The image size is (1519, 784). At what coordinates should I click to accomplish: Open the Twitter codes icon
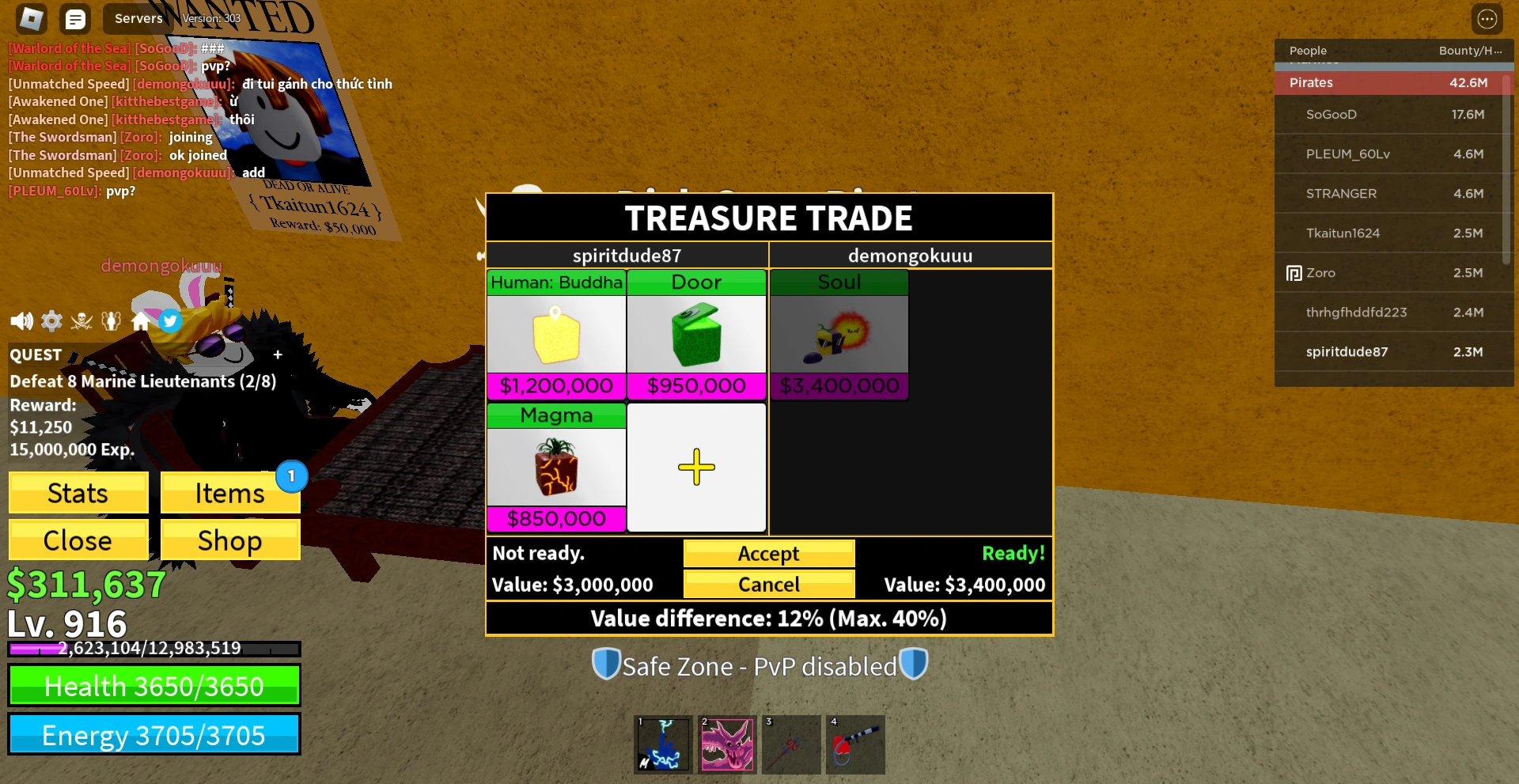tap(169, 320)
